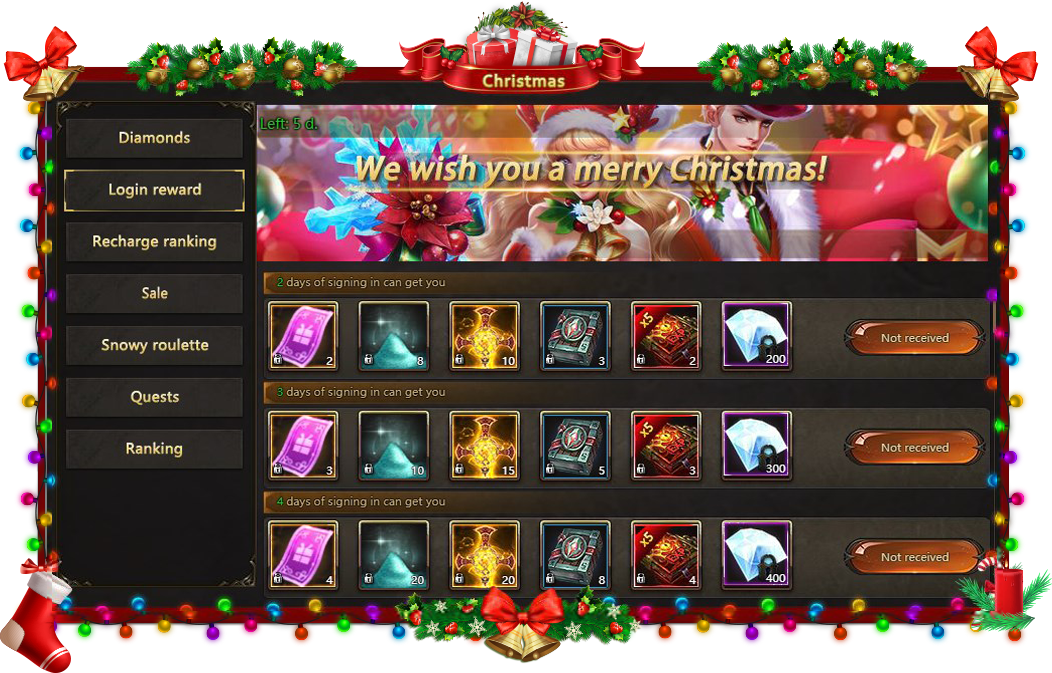
Task: Inspect the 200 diamonds reward icon
Action: (x=756, y=336)
